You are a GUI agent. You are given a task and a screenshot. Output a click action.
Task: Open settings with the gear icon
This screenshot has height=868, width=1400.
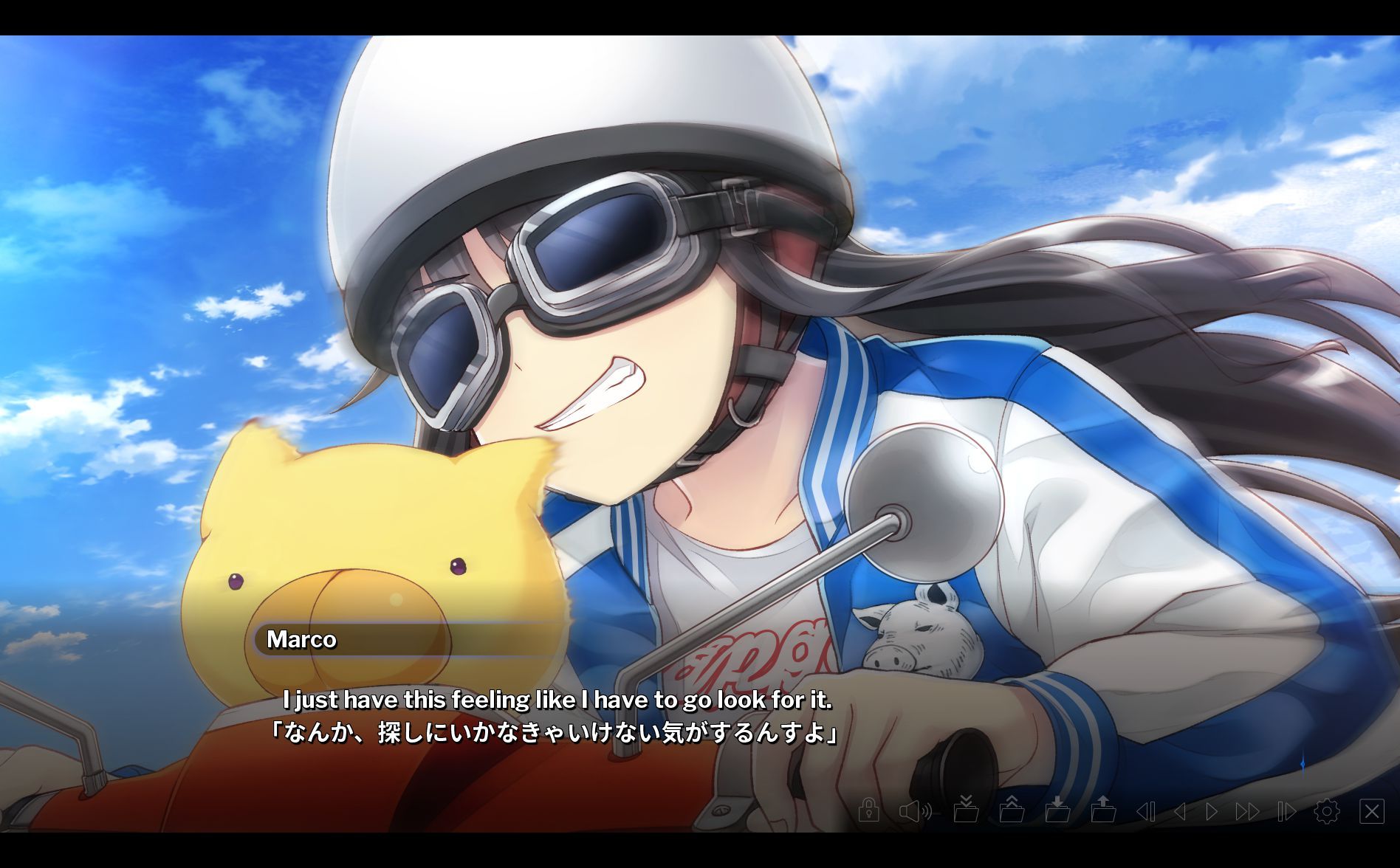[1327, 812]
